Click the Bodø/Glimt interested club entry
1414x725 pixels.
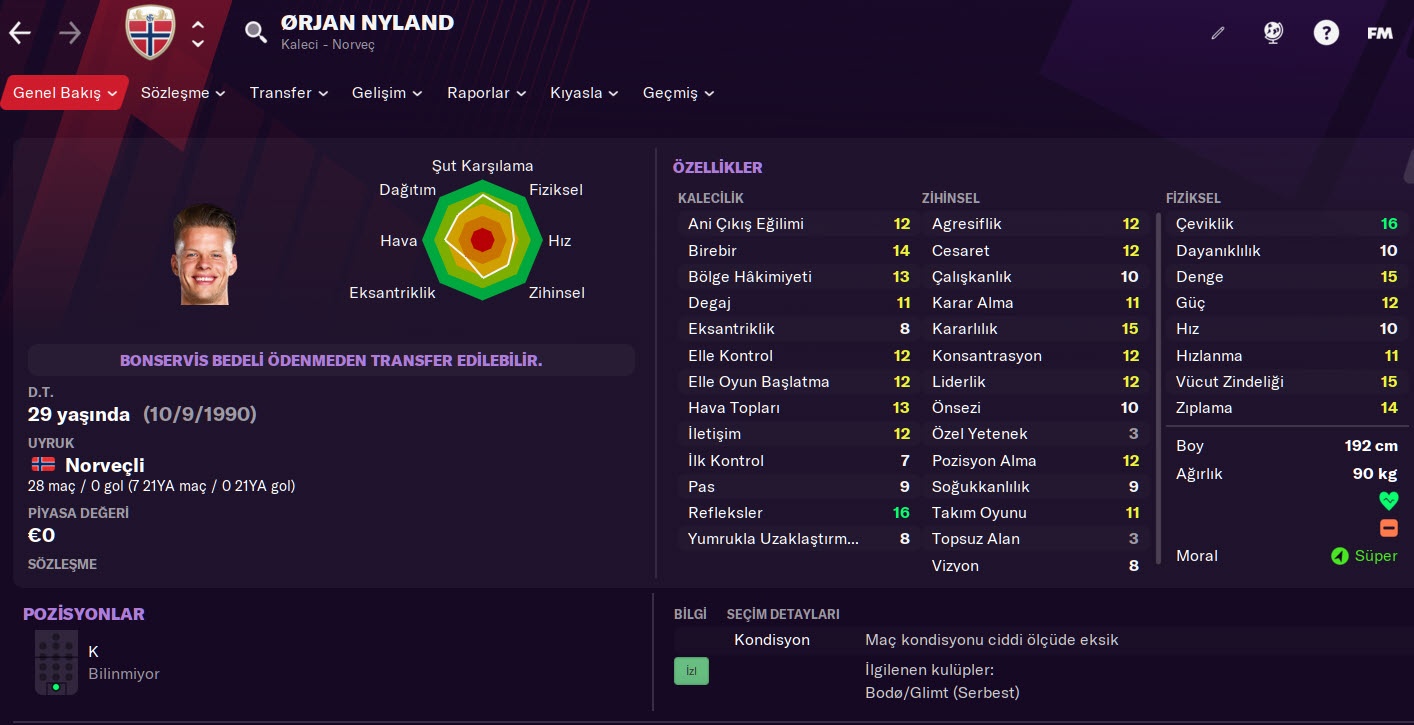942,692
